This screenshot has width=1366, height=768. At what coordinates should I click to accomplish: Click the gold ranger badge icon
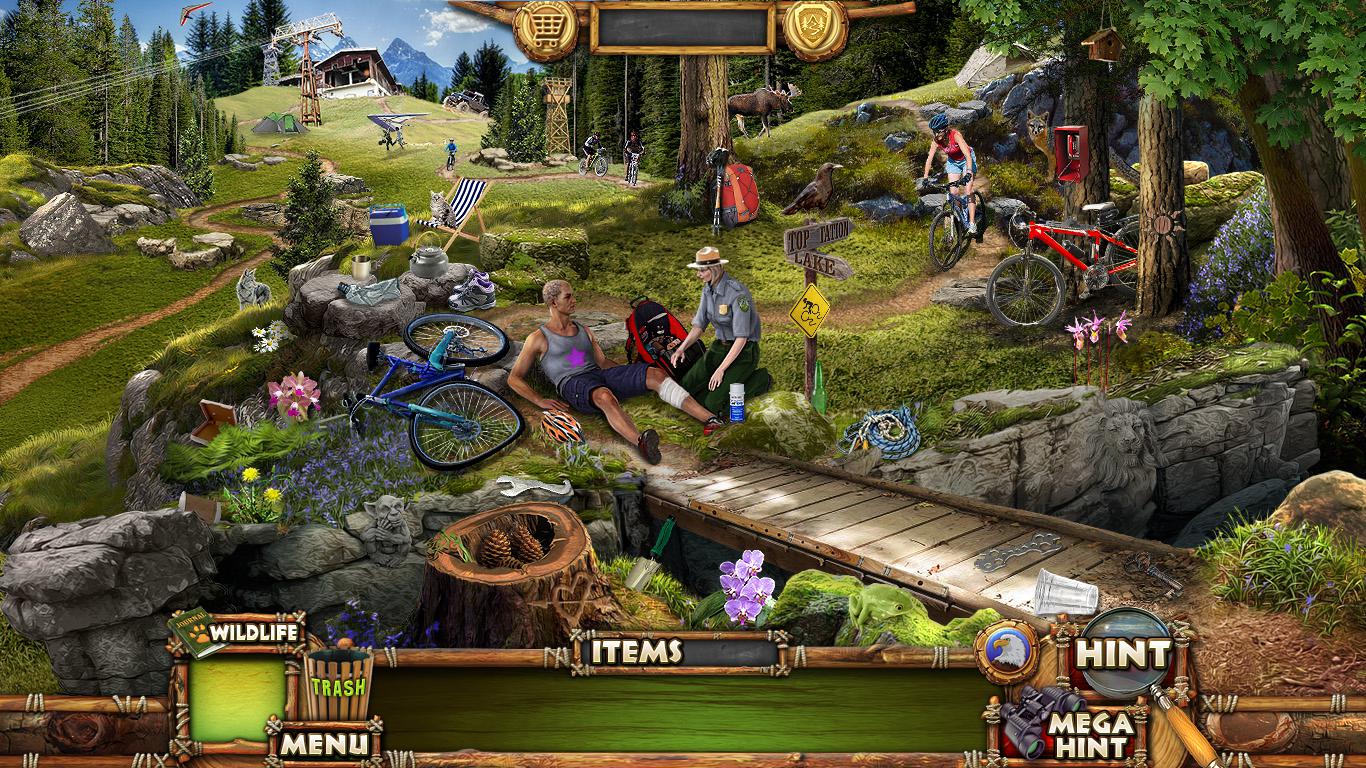[x=815, y=29]
